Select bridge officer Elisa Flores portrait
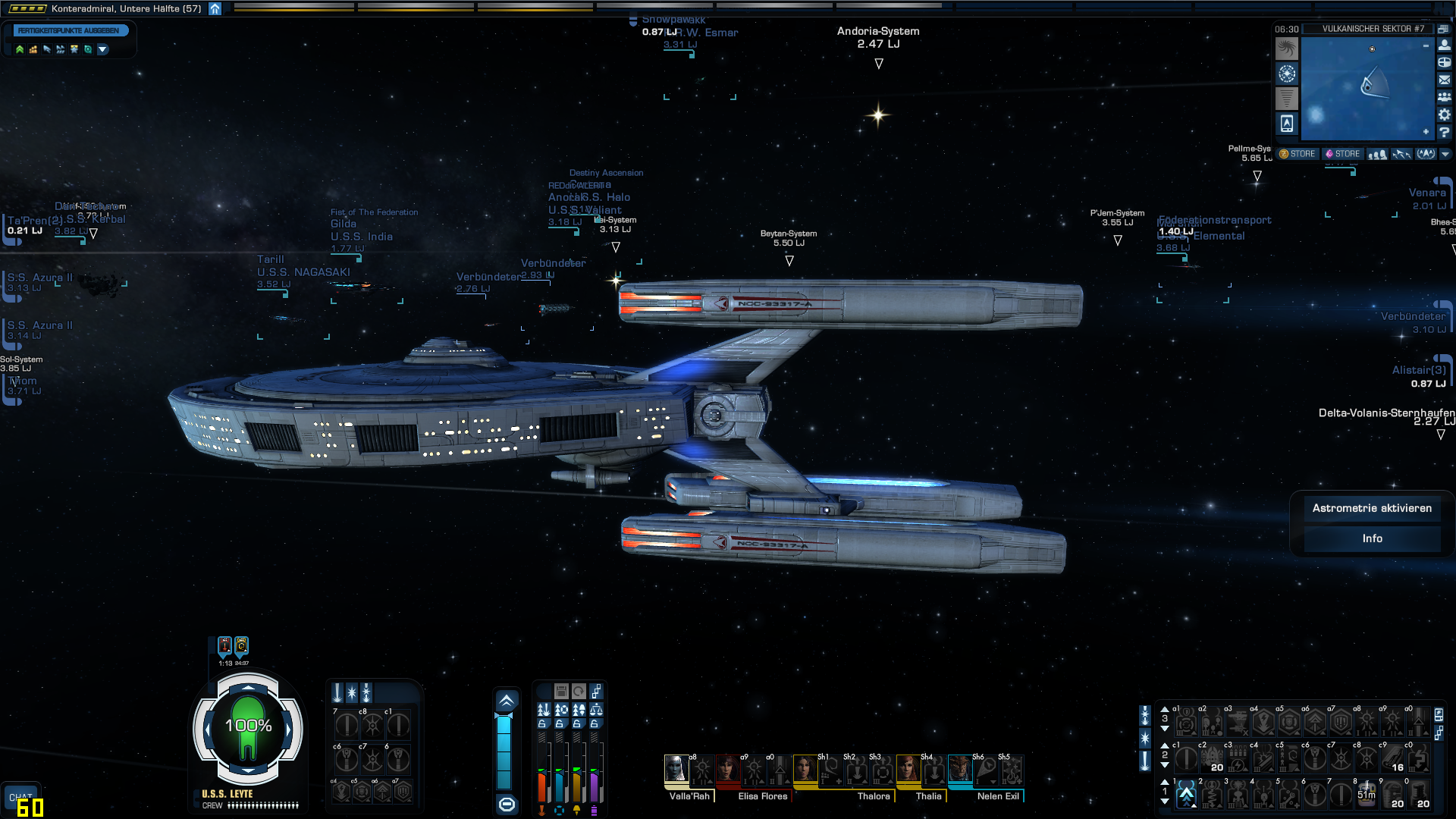 727,769
